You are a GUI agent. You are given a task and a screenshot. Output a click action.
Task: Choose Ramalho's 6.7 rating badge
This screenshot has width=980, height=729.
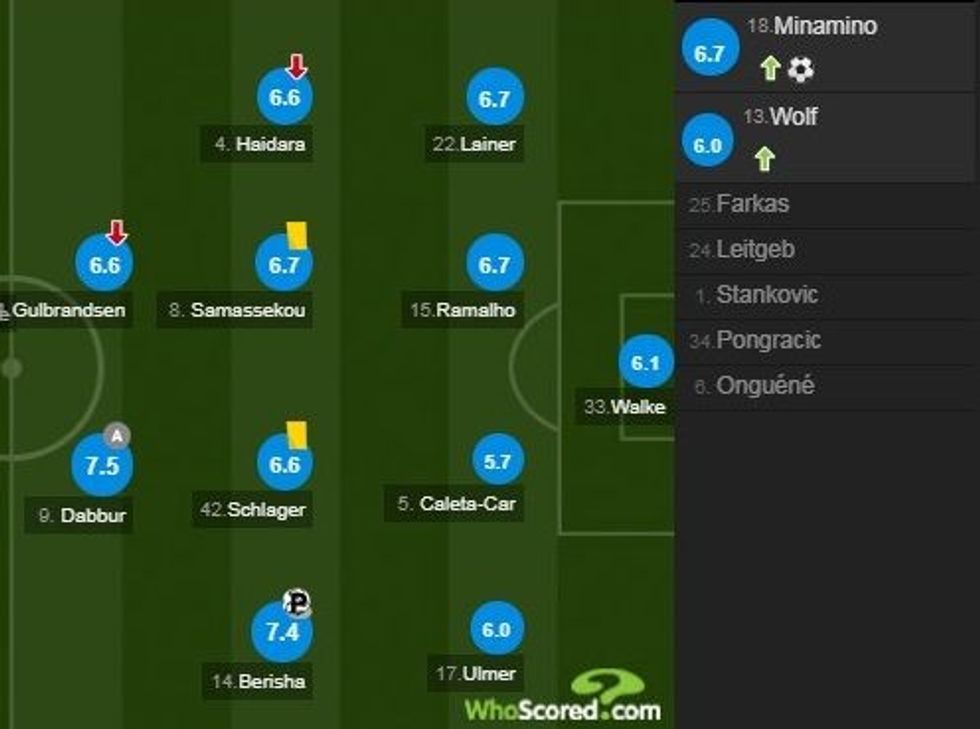(496, 265)
